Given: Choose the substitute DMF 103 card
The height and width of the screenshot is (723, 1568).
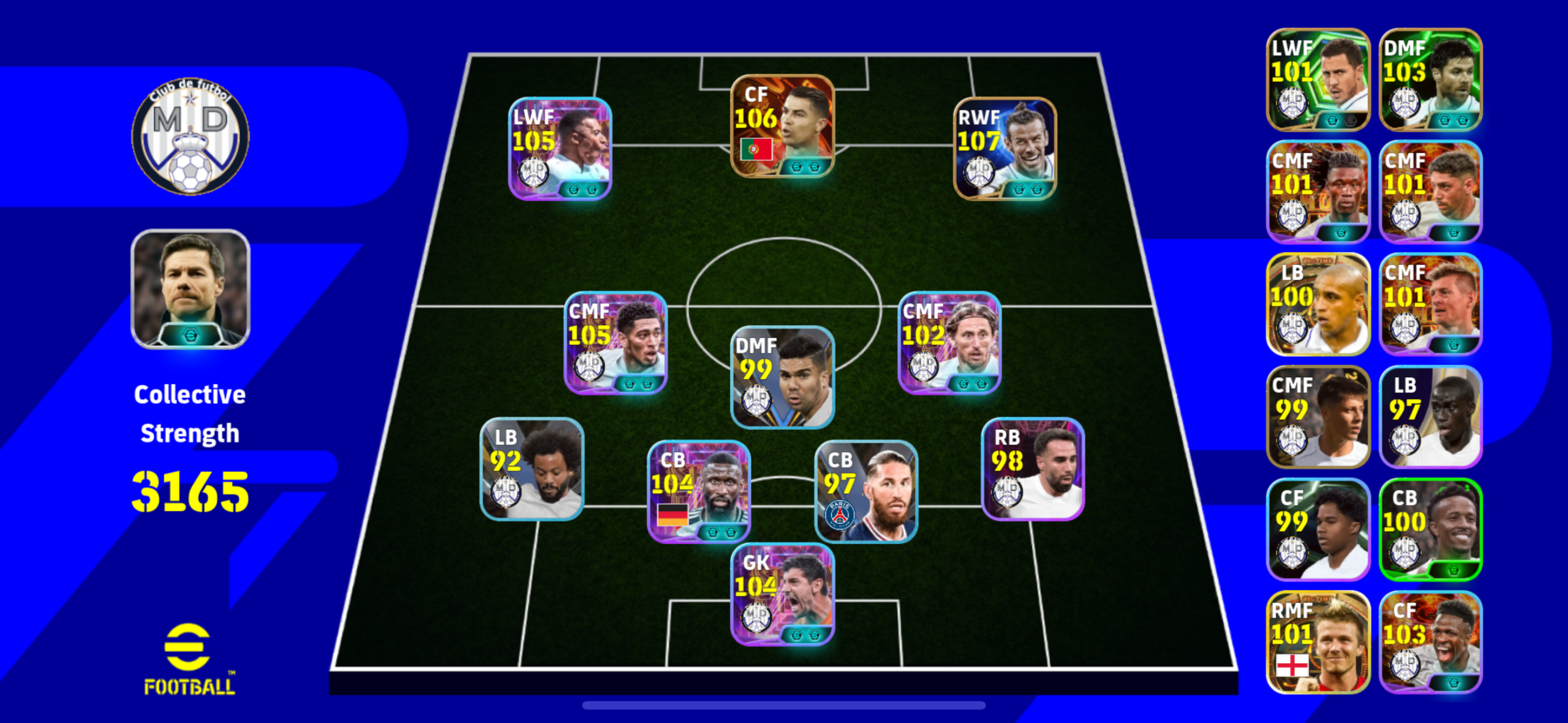Looking at the screenshot, I should point(1430,80).
